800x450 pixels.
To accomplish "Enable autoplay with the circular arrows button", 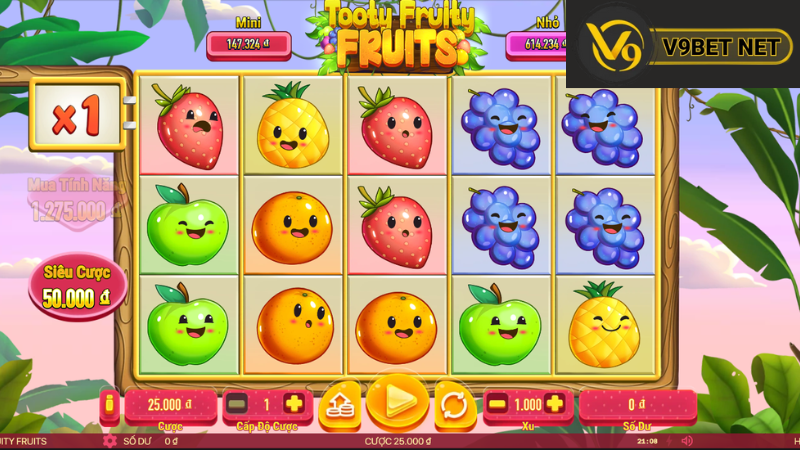I will tap(453, 404).
